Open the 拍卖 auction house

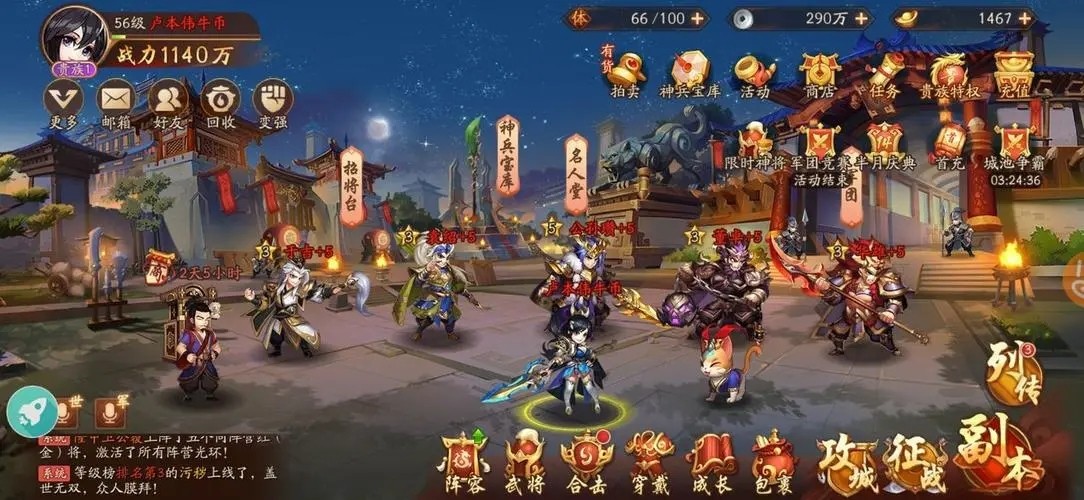click(x=626, y=72)
